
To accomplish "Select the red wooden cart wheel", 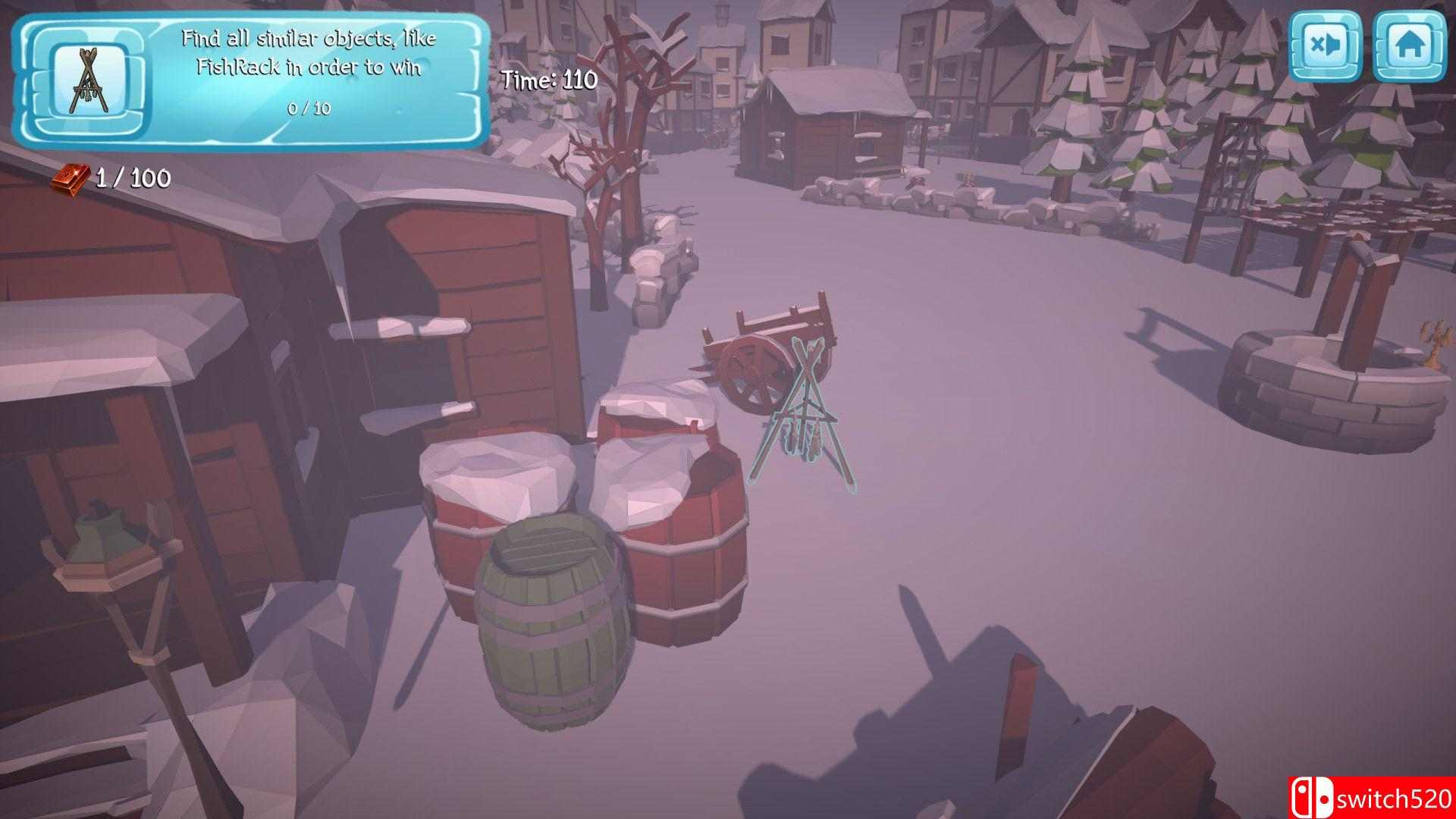I will coord(753,371).
